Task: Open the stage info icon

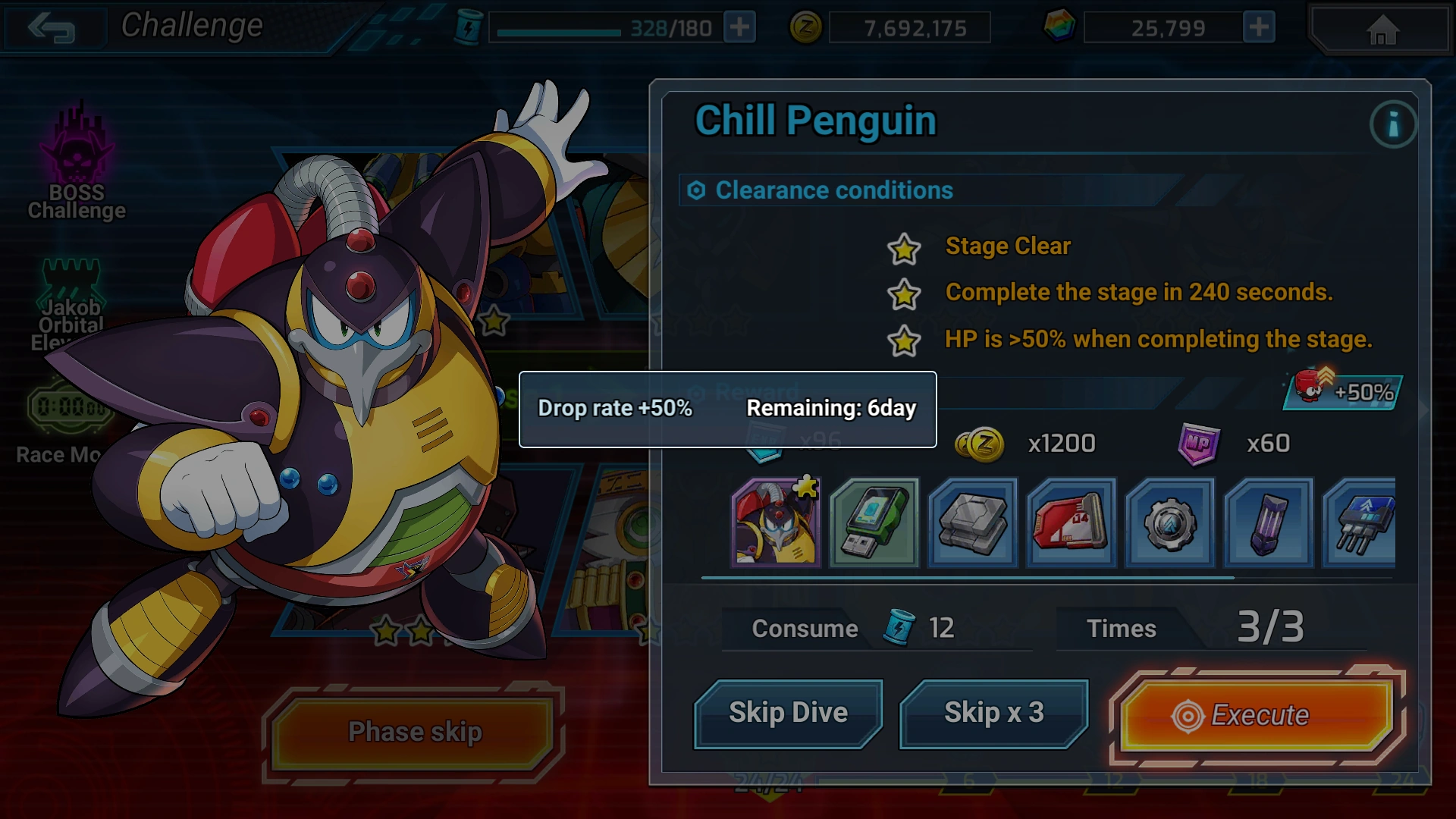Action: click(x=1392, y=124)
